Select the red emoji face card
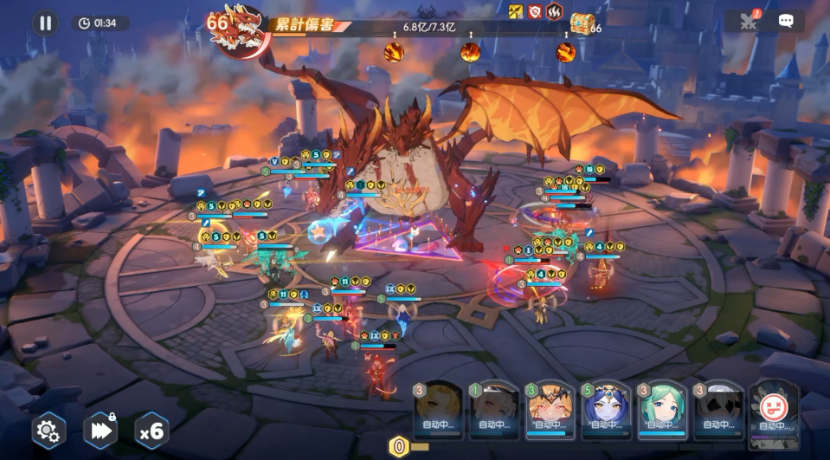This screenshot has height=460, width=830. pyautogui.click(x=773, y=408)
